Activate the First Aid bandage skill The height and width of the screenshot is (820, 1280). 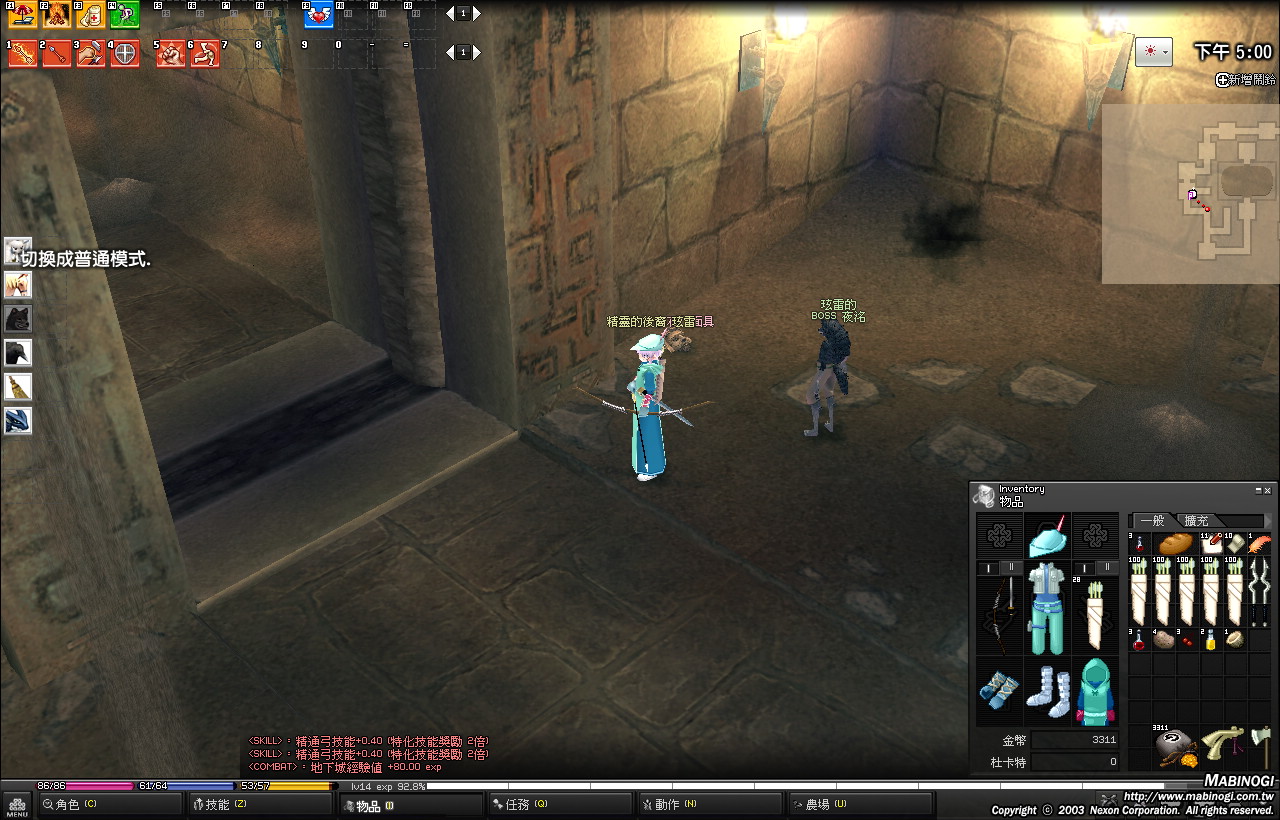[90, 14]
